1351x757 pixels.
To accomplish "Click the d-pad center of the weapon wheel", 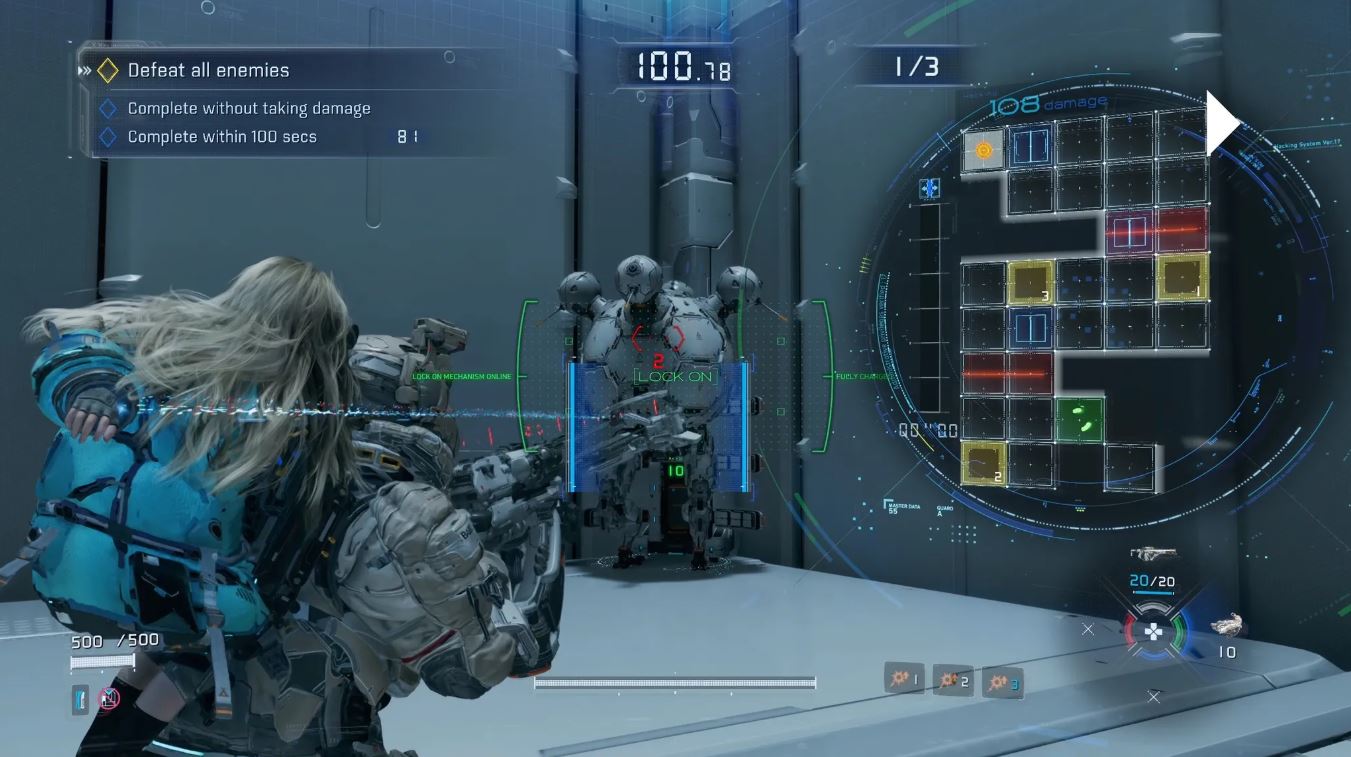I will tap(1154, 631).
